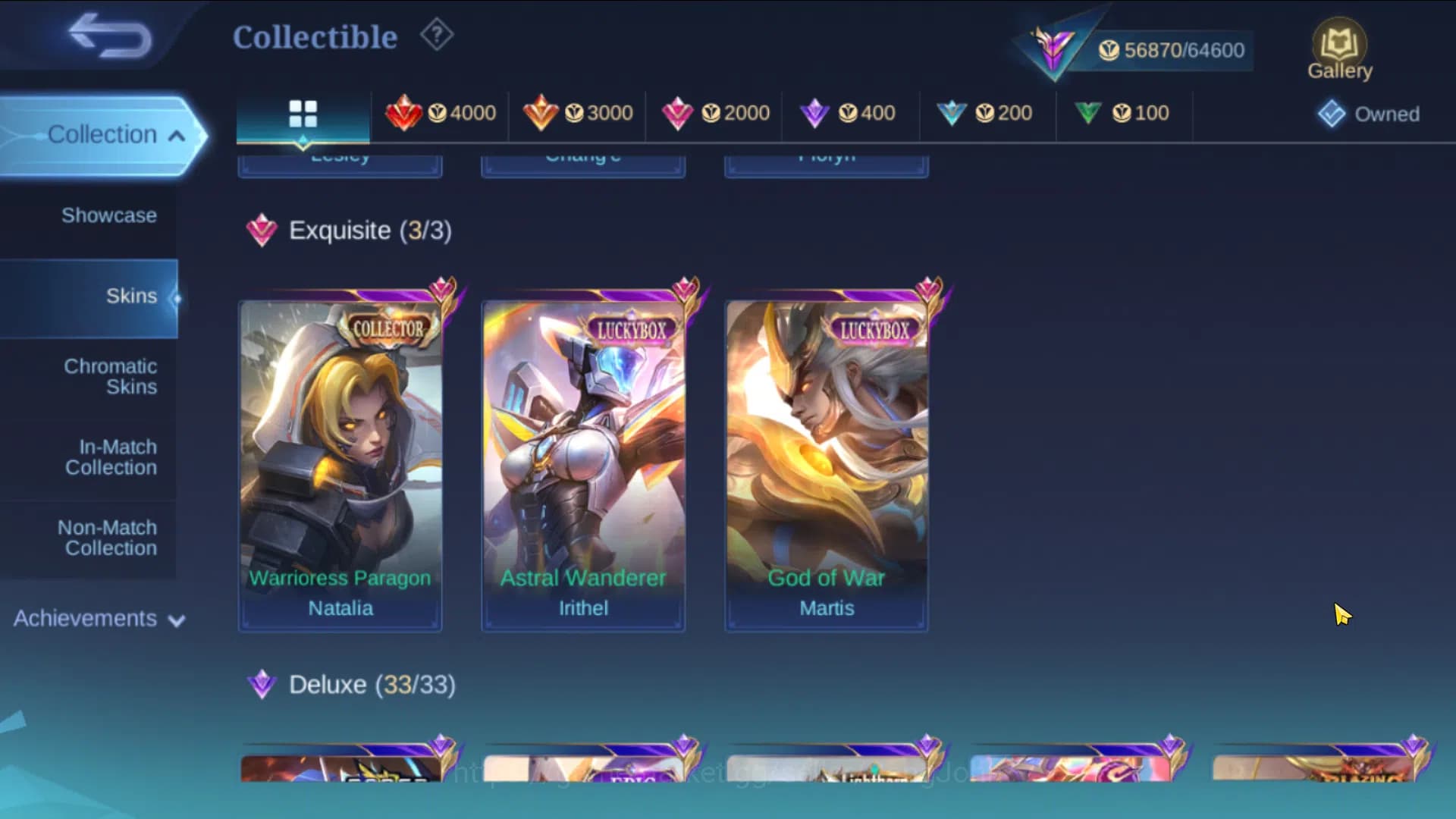Filter skins by the orange 3000-point rarity
Image resolution: width=1456 pixels, height=819 pixels.
point(577,113)
